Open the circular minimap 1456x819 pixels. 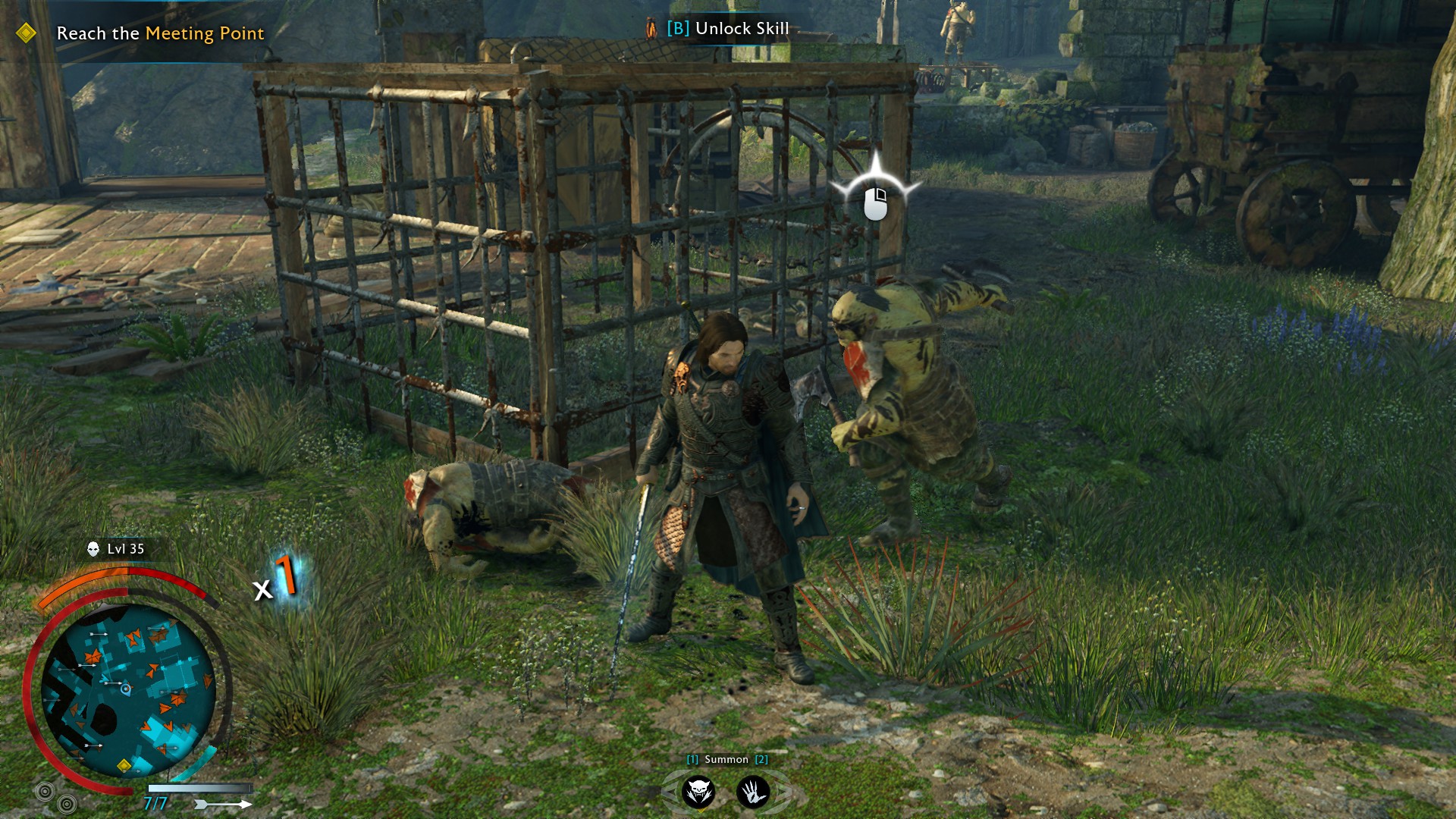(127, 690)
